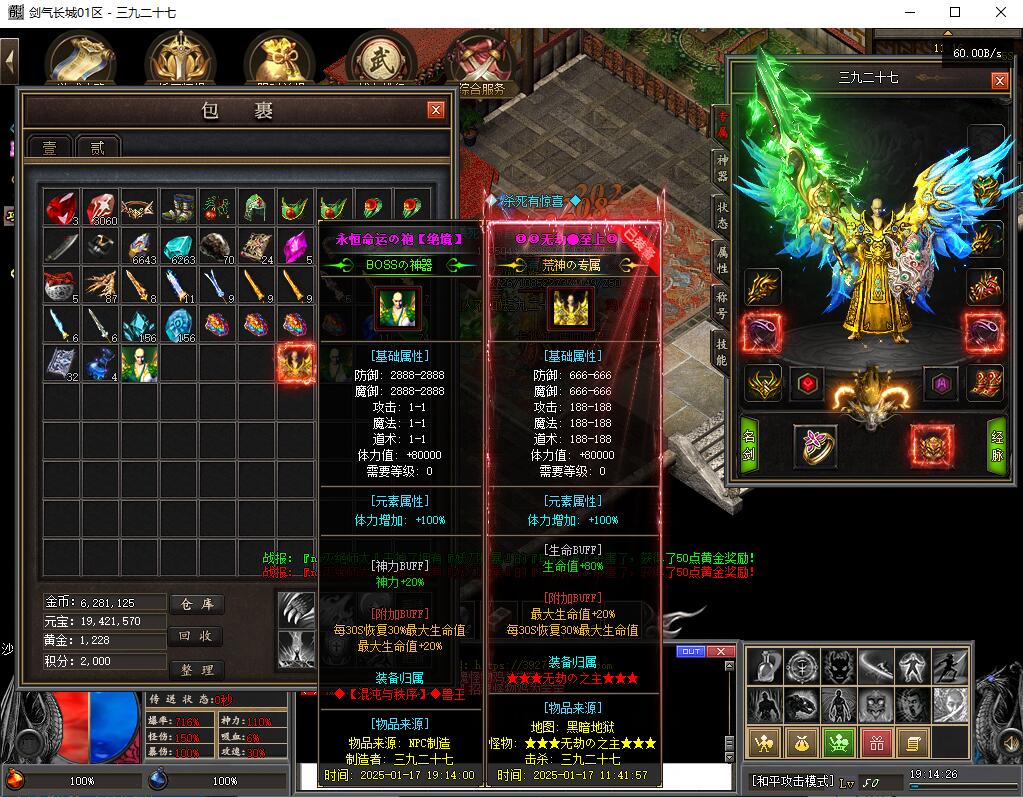This screenshot has width=1023, height=797.
Task: Click the green 名剑 button
Action: 749,446
